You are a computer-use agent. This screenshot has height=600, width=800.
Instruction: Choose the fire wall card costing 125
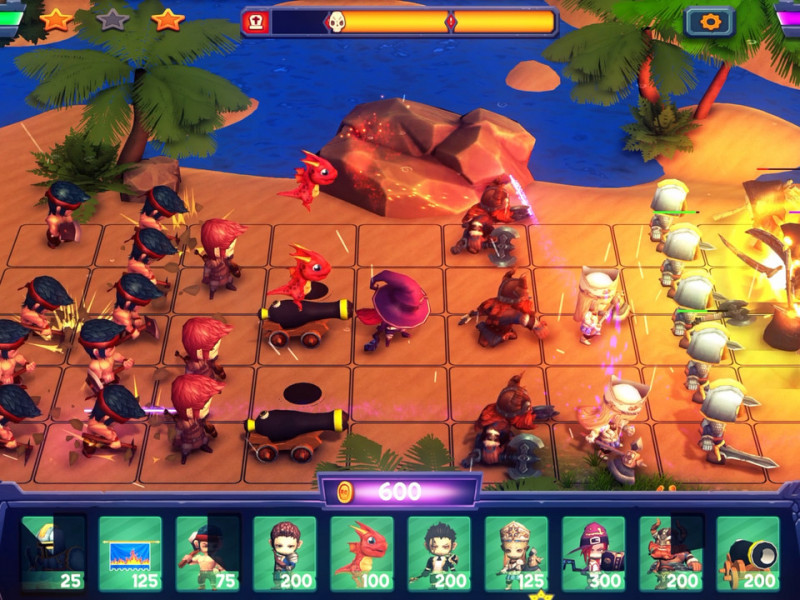click(x=130, y=553)
